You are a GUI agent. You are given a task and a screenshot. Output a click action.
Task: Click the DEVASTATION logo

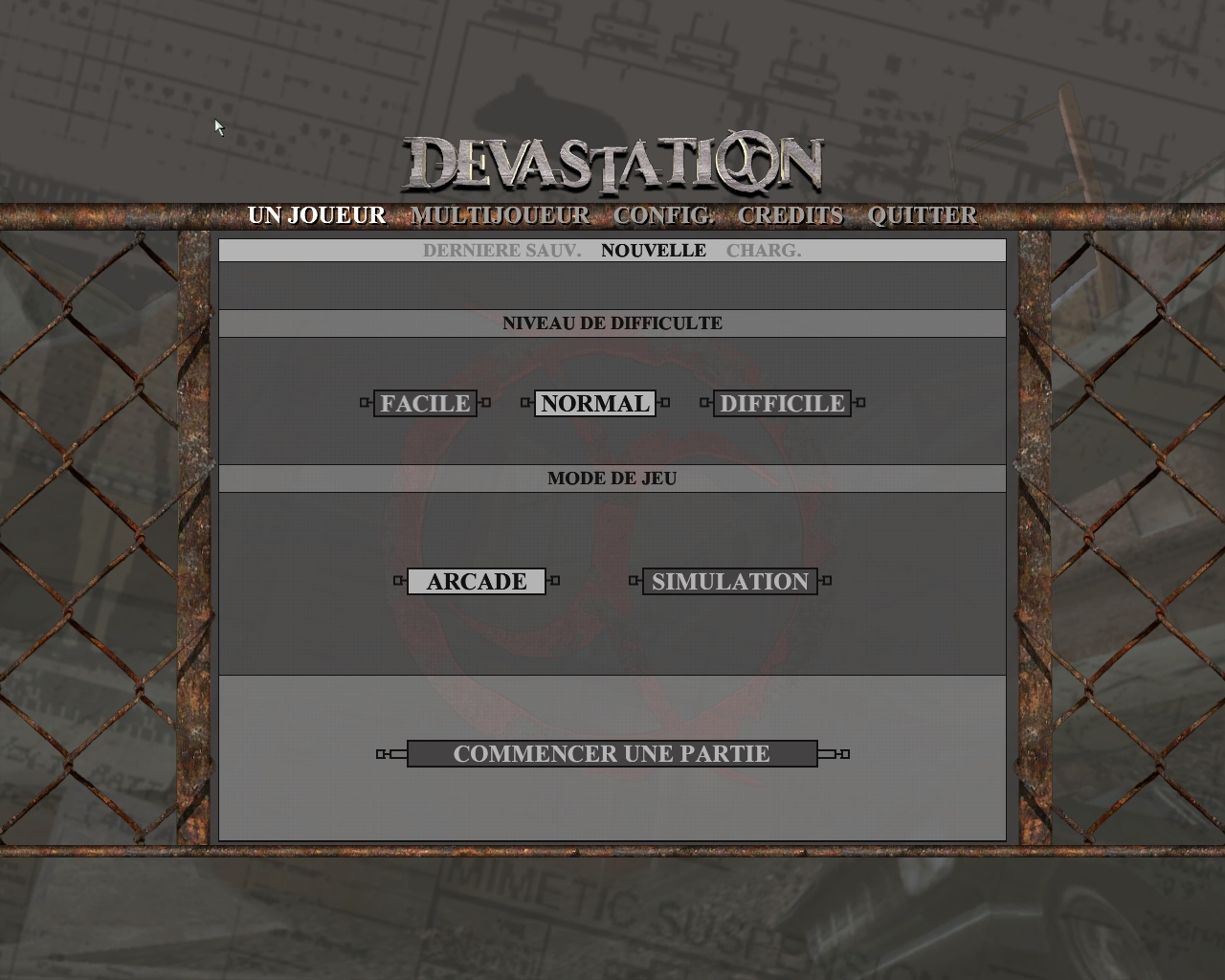point(615,163)
